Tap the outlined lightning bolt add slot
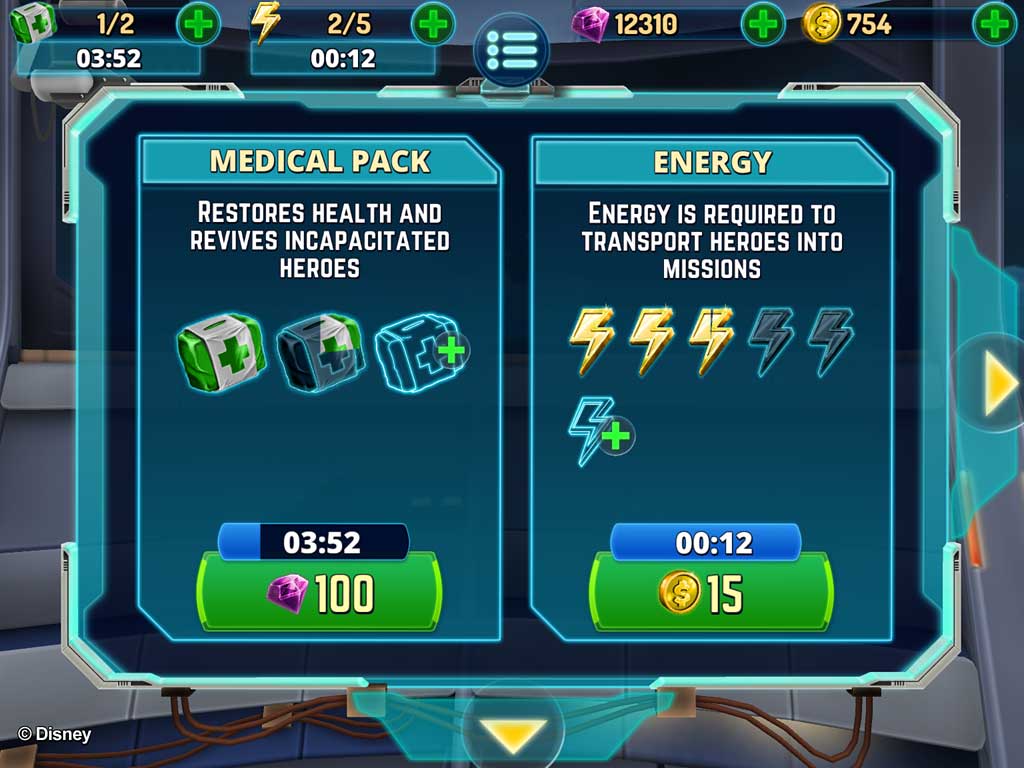Viewport: 1024px width, 768px height. pyautogui.click(x=601, y=432)
